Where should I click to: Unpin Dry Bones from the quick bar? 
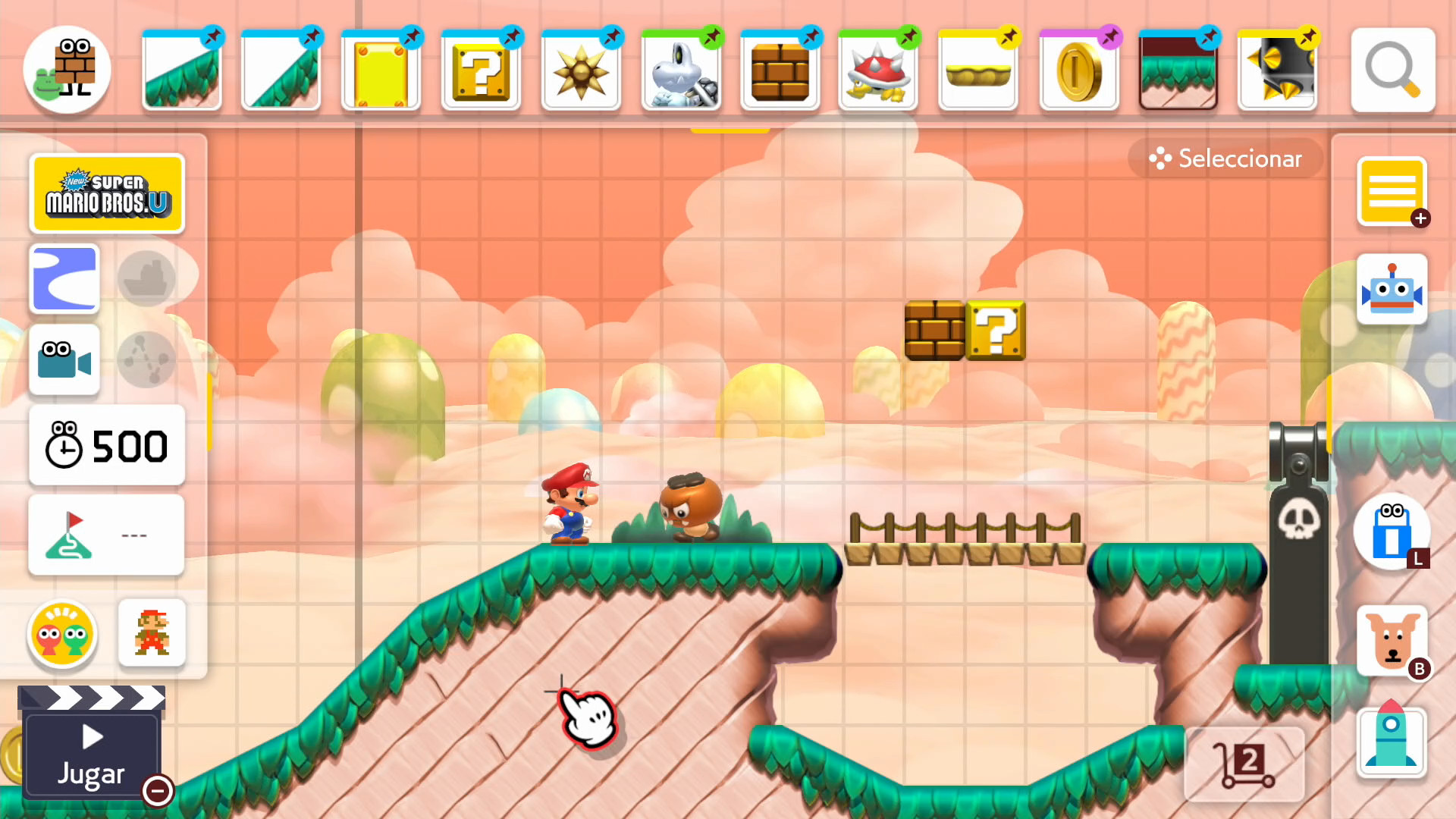713,36
